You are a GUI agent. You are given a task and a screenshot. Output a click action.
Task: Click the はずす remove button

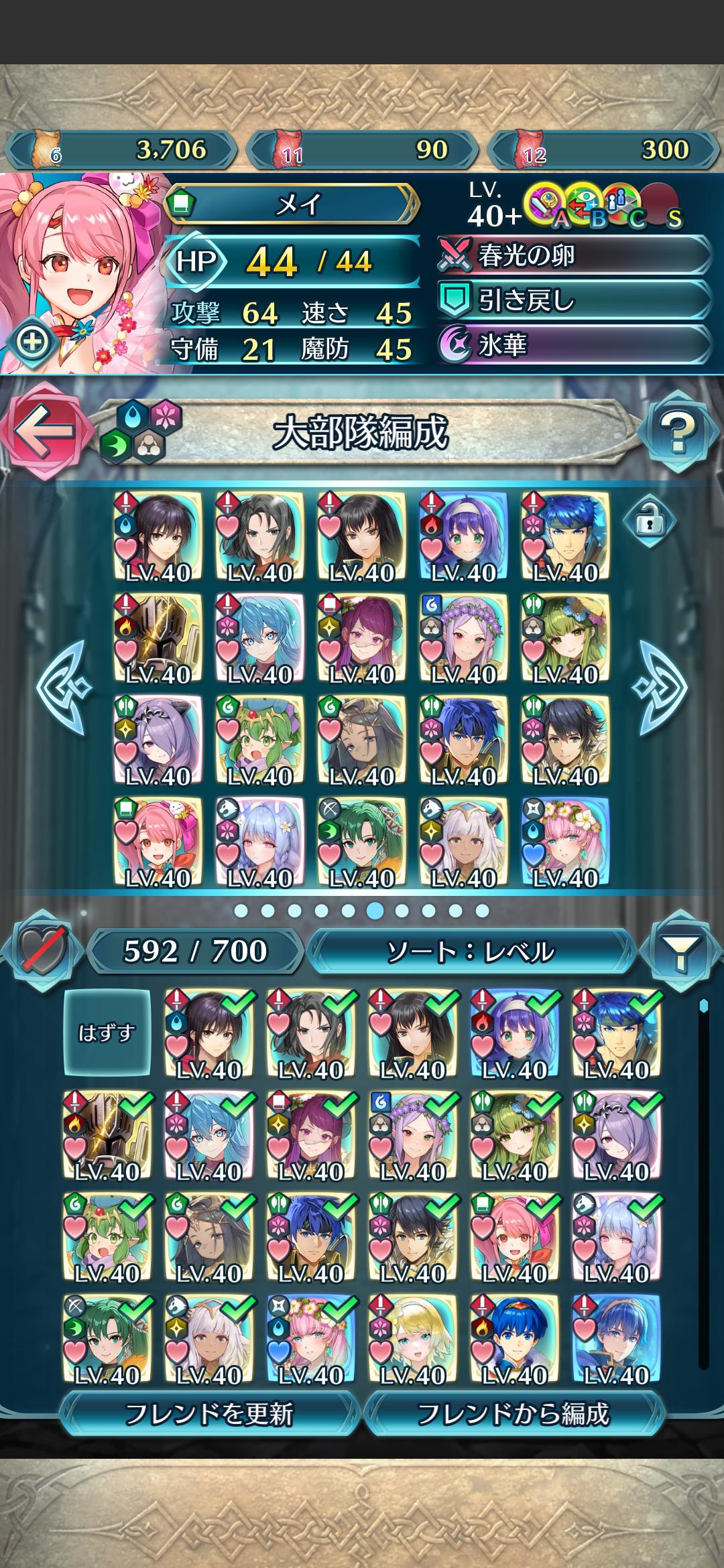pyautogui.click(x=107, y=1033)
